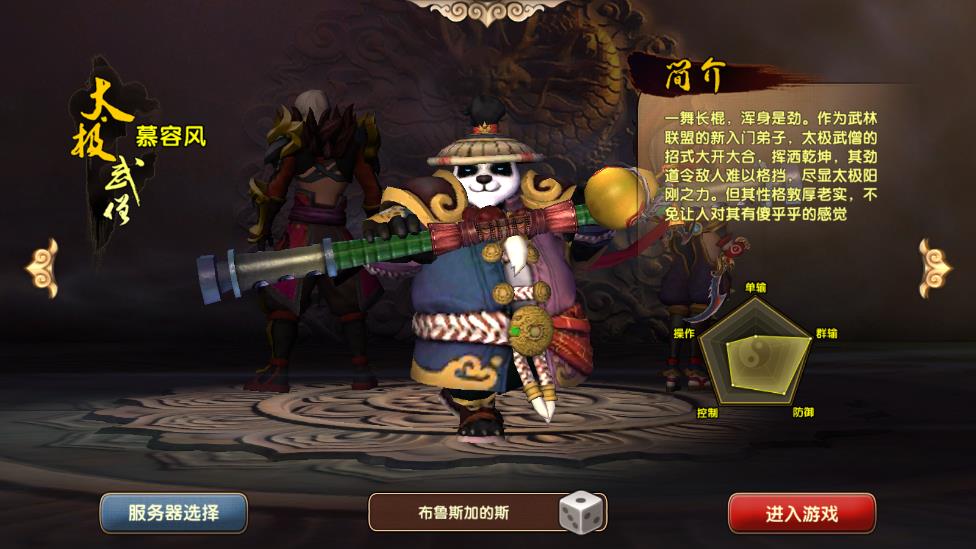Open the 服务器选择 server selection

pyautogui.click(x=173, y=513)
